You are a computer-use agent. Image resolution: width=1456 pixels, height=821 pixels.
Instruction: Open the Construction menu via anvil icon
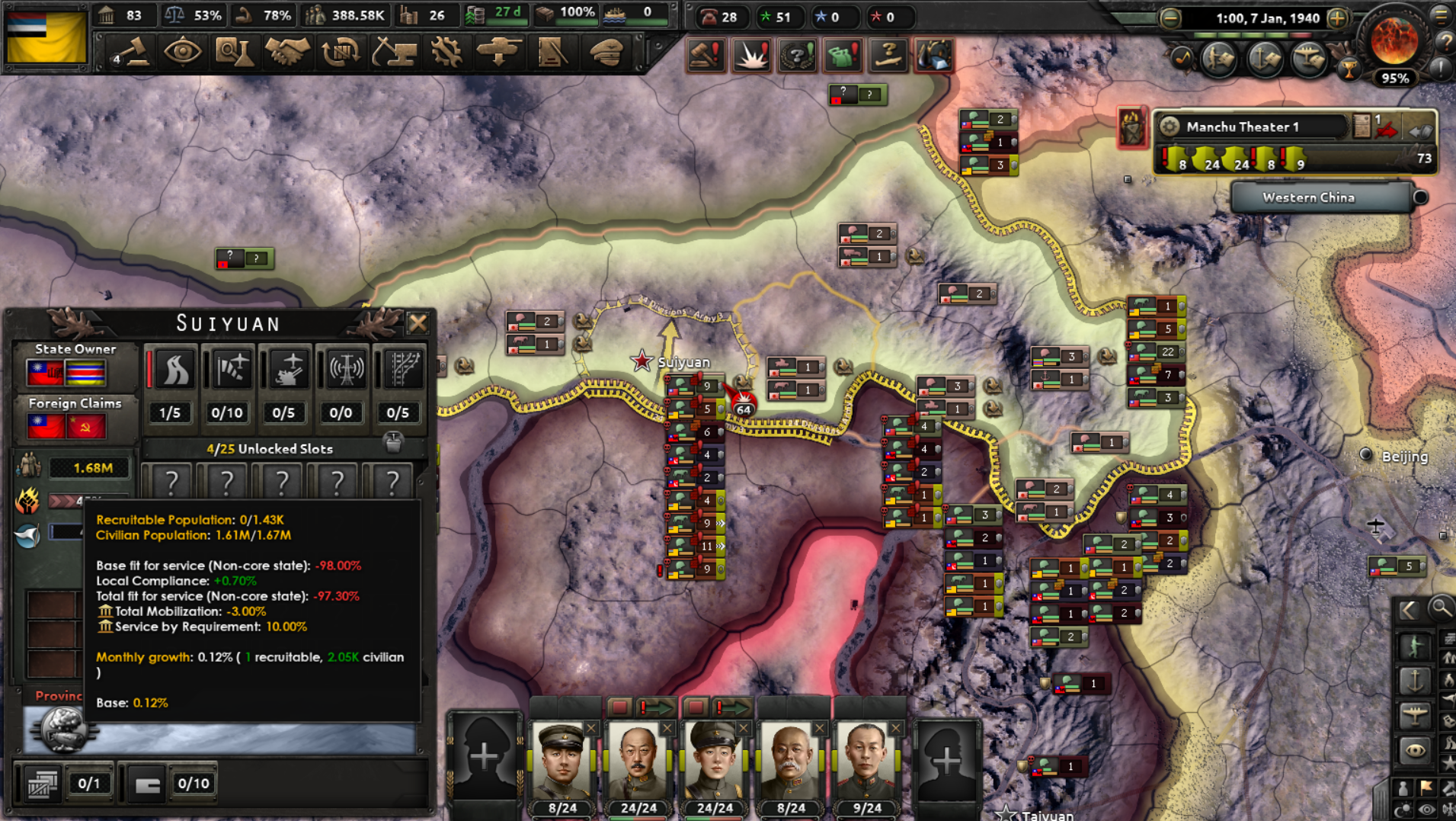(x=394, y=53)
